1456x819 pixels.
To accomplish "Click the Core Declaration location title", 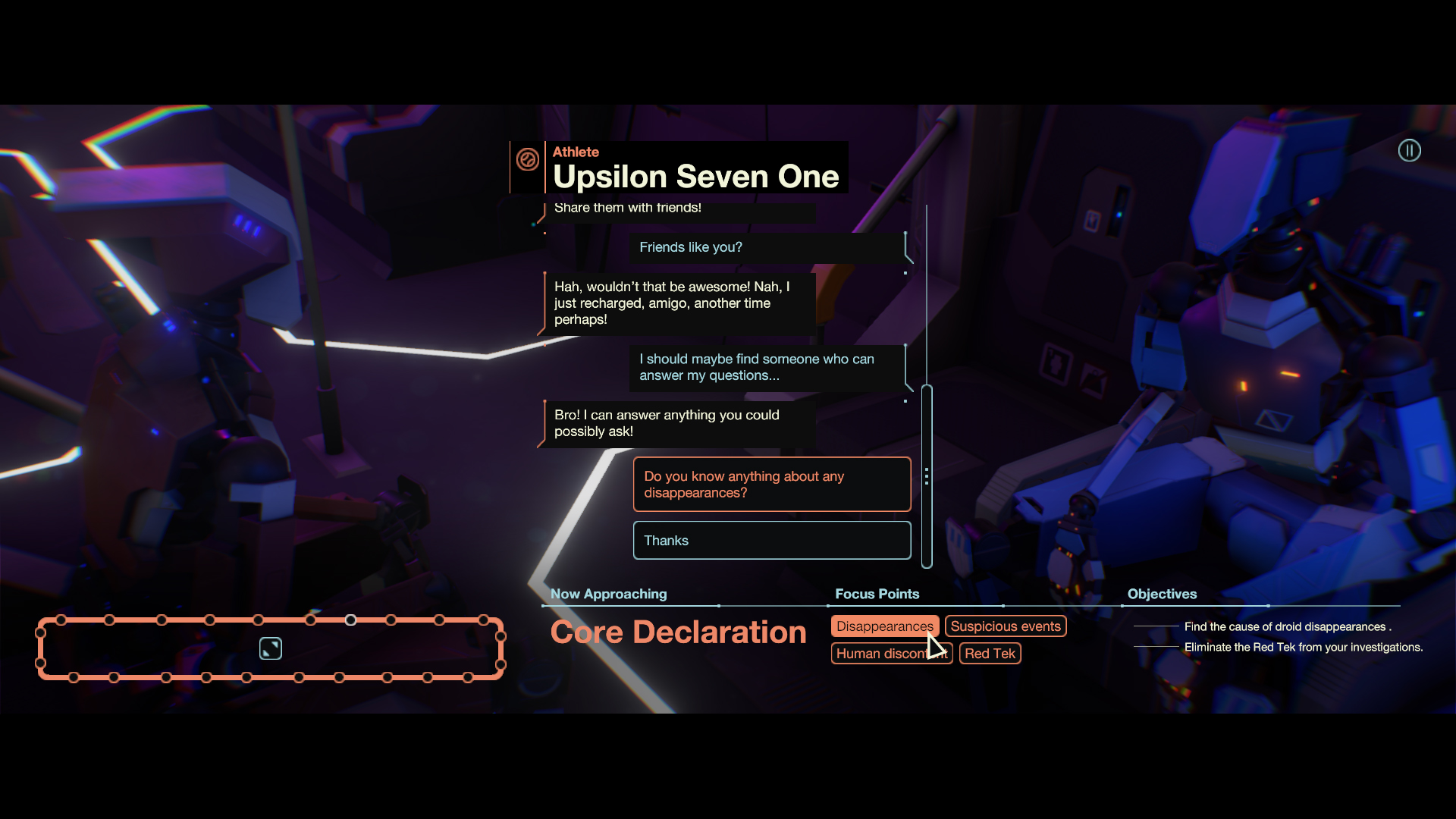I will point(677,632).
